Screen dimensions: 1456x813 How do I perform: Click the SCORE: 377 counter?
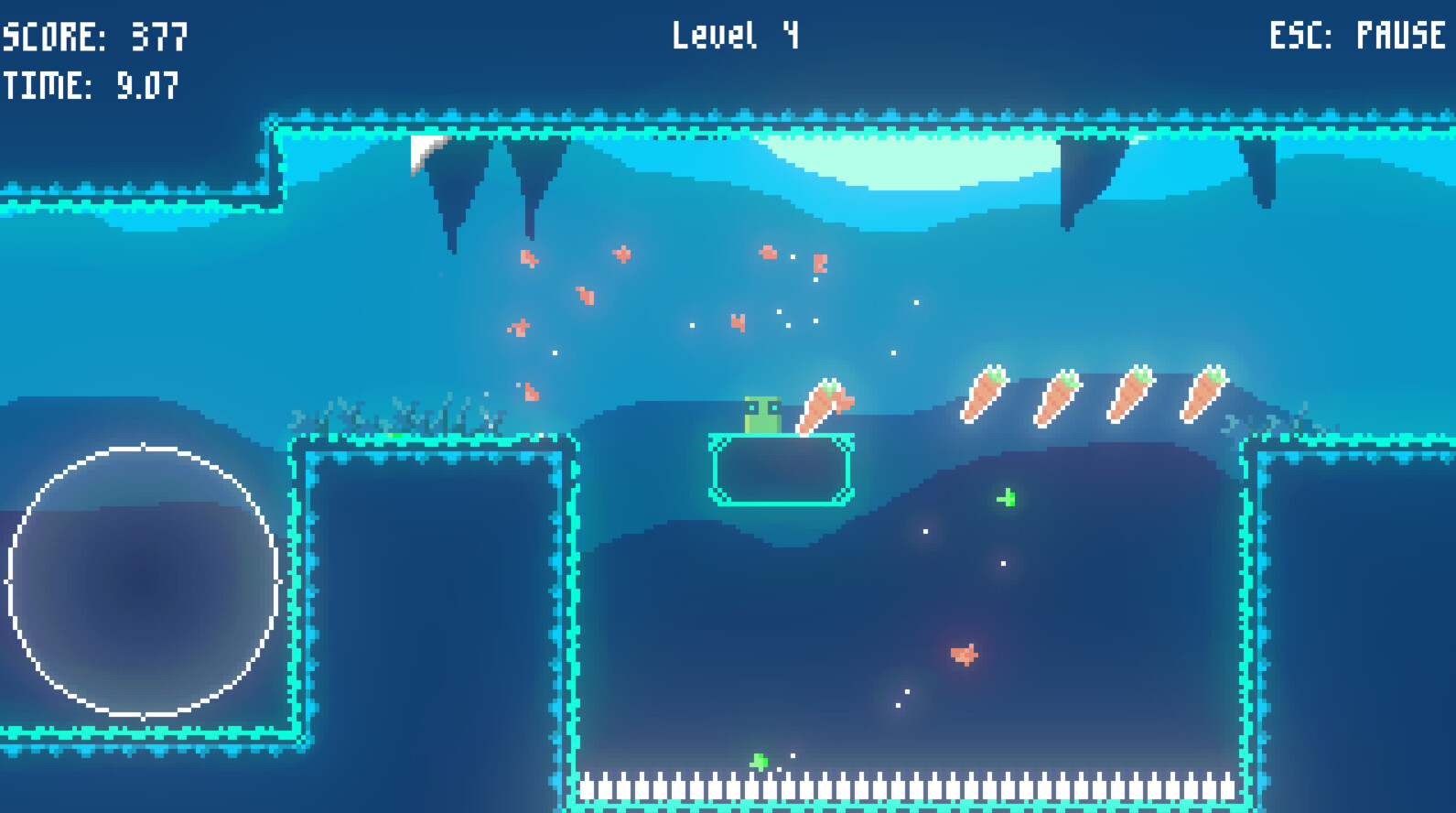pyautogui.click(x=92, y=37)
